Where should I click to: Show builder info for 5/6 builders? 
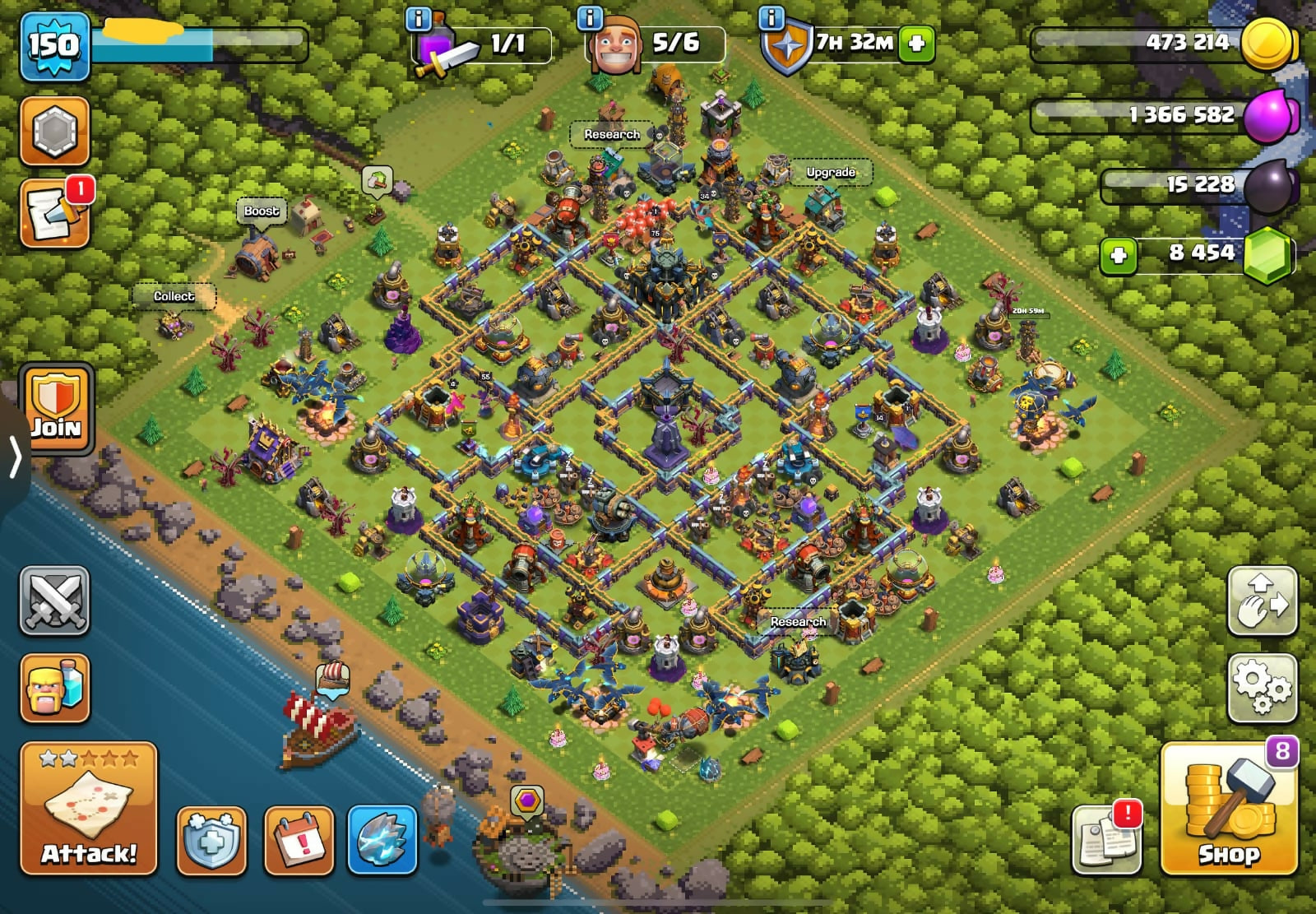pos(590,18)
